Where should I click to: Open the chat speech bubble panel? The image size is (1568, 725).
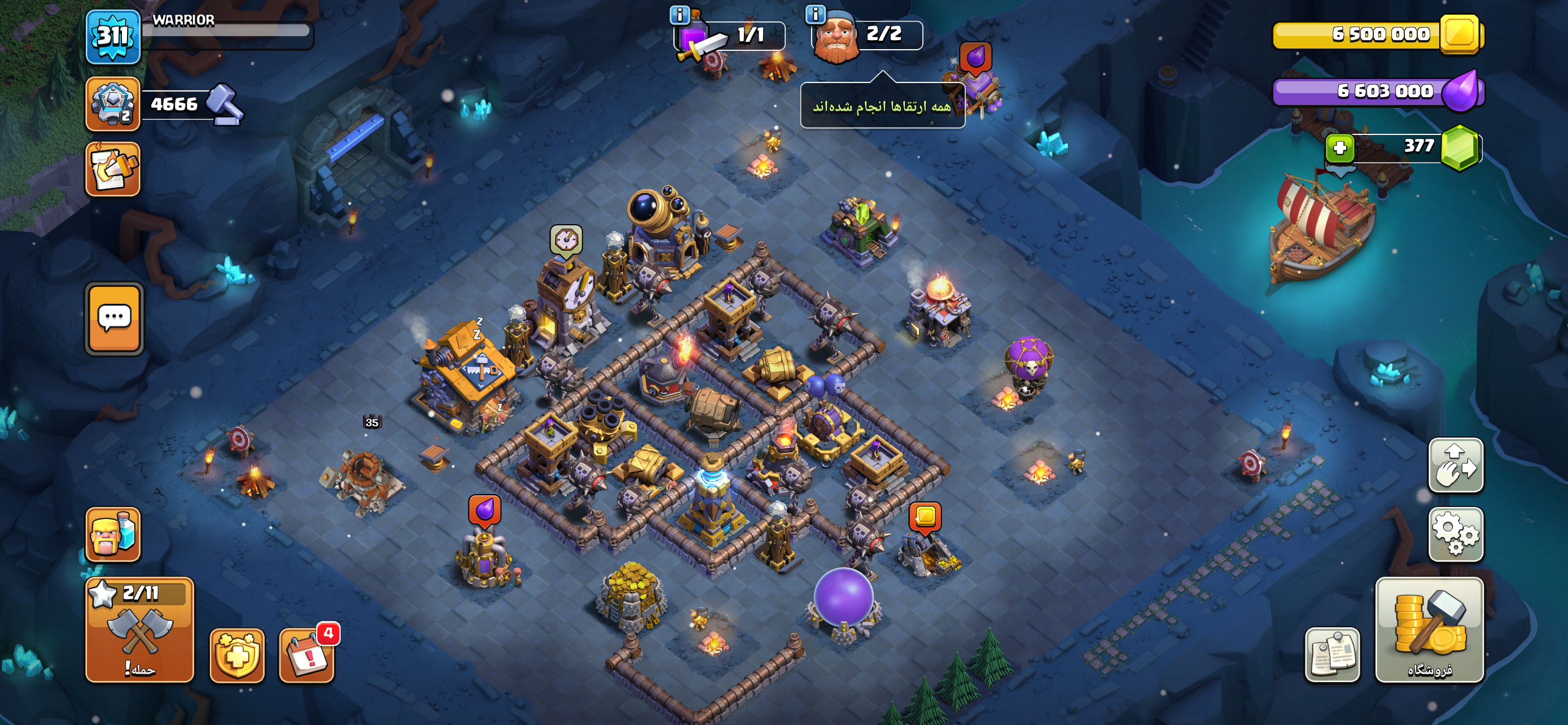point(114,318)
